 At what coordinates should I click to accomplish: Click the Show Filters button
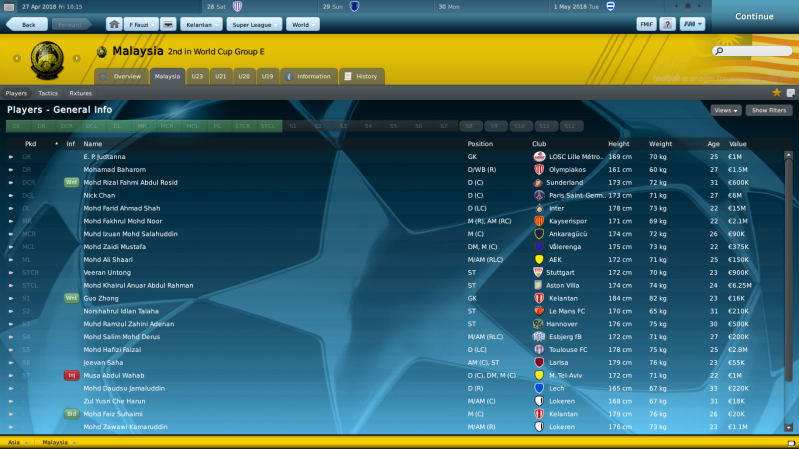pos(770,110)
